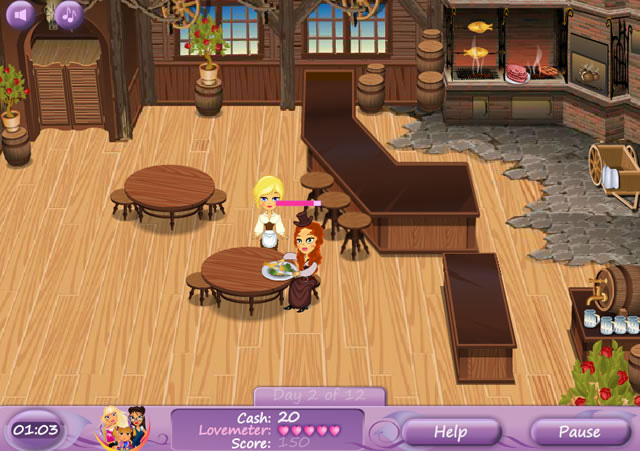Viewport: 640px width, 451px height.
Task: Toggle the background music note button
Action: [68, 14]
